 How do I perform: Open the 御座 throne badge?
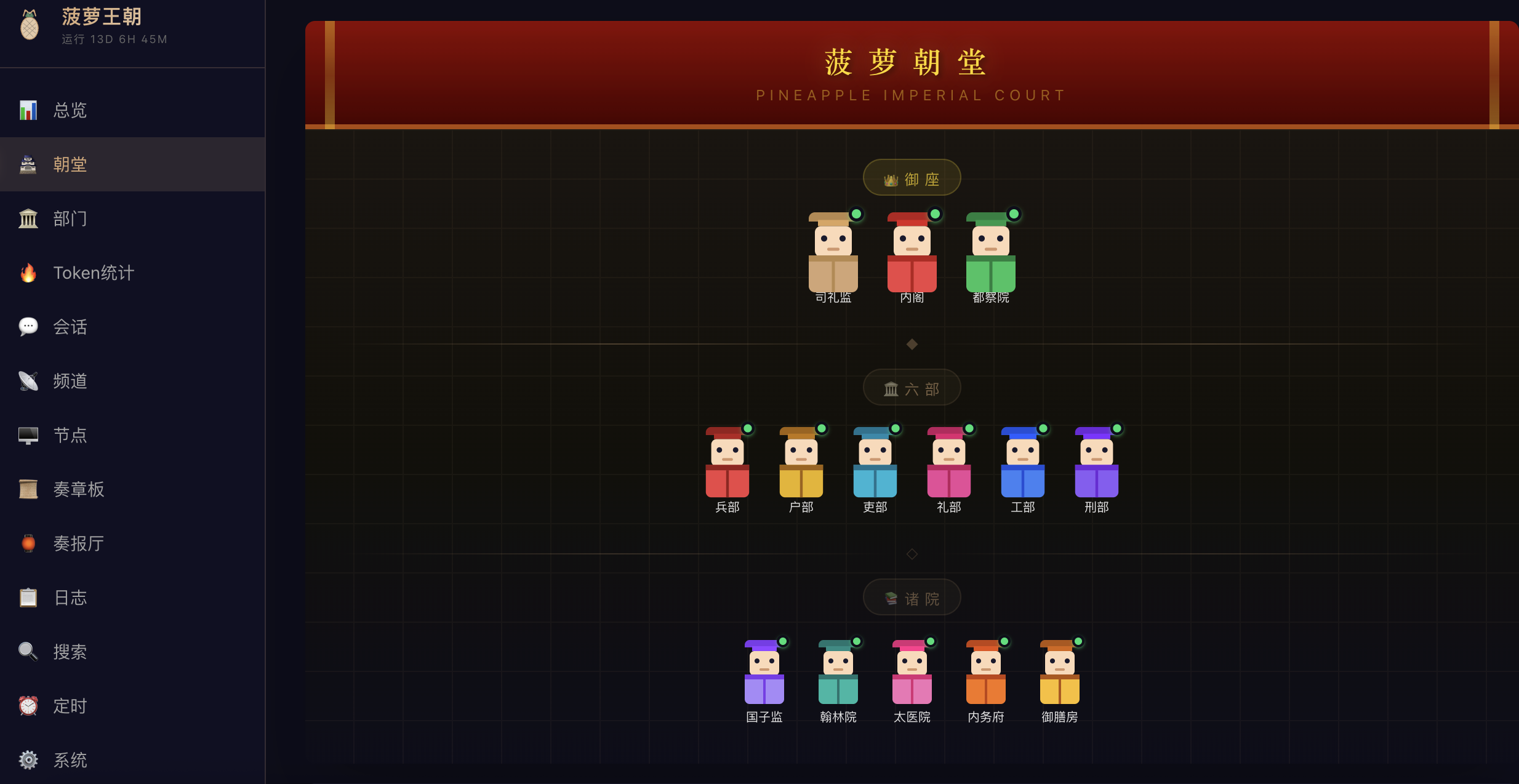(x=912, y=177)
